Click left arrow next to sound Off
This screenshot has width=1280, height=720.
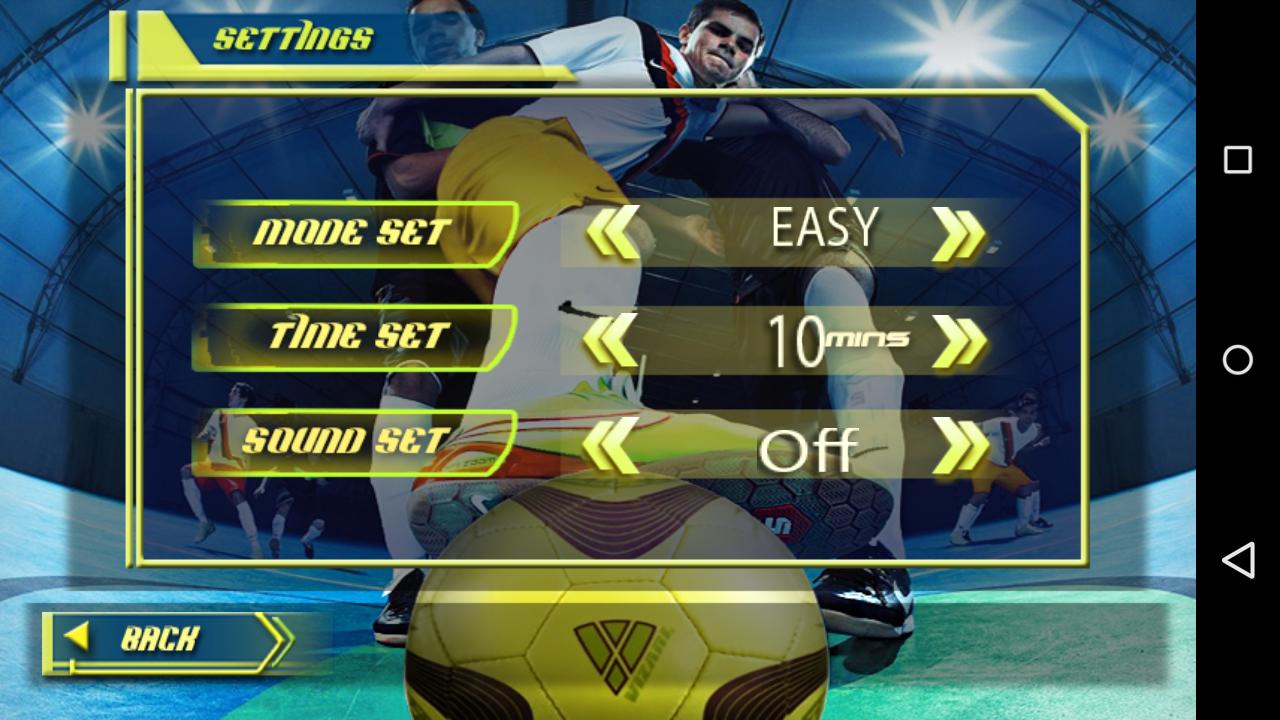(609, 445)
